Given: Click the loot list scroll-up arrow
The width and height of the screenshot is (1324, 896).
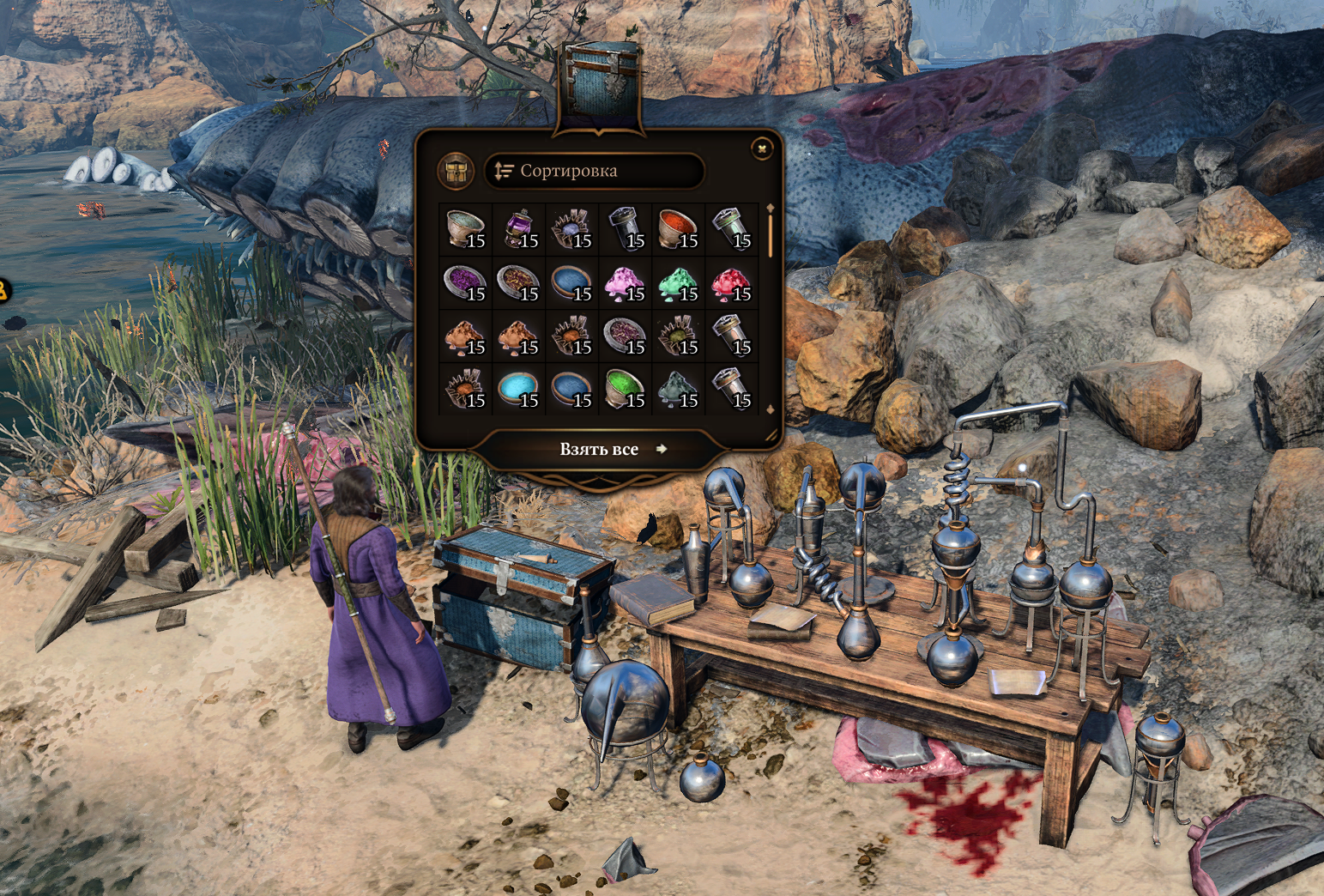Looking at the screenshot, I should click(770, 209).
